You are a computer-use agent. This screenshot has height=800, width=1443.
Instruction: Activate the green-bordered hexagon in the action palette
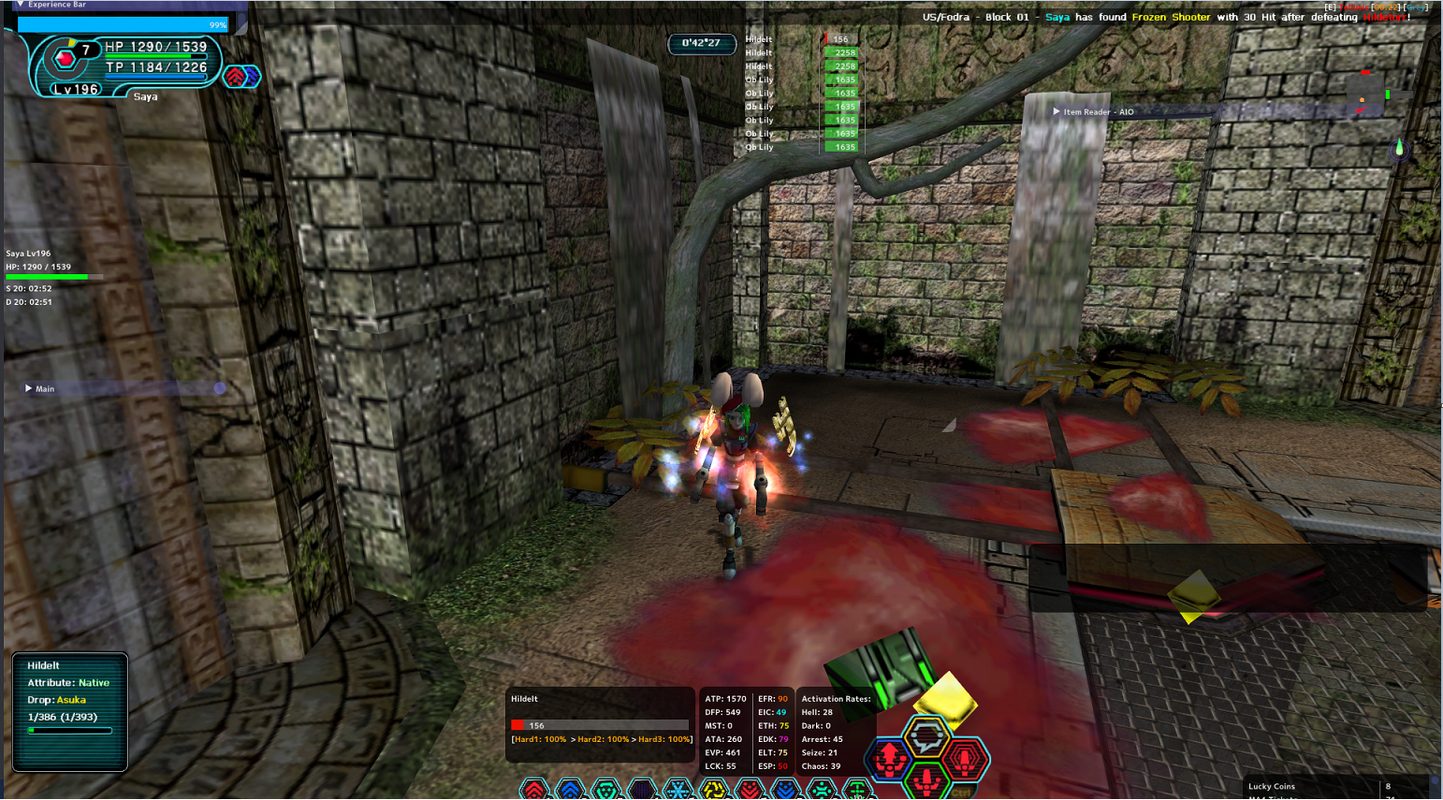click(x=927, y=779)
